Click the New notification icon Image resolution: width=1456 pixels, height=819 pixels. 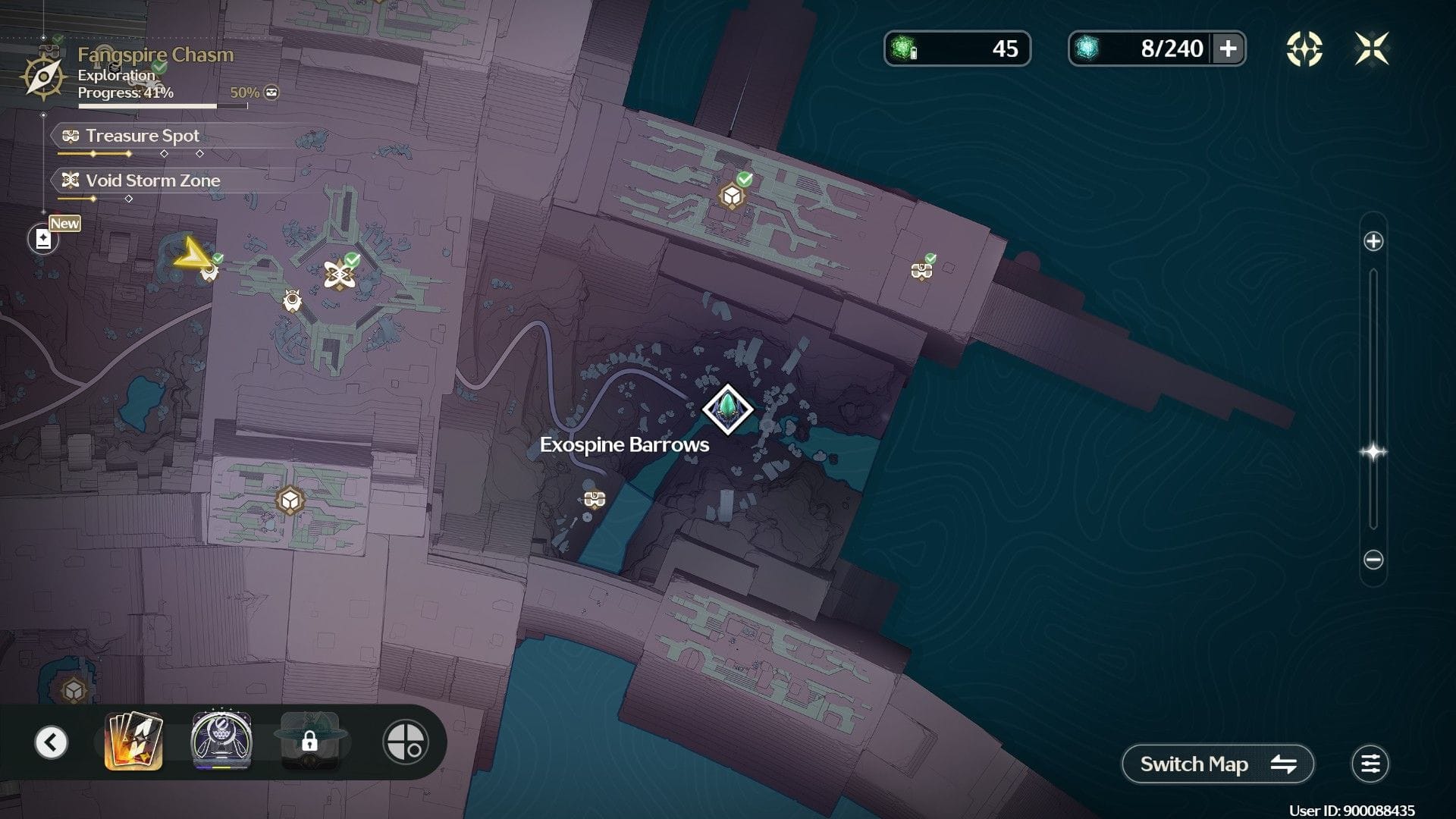pyautogui.click(x=43, y=239)
